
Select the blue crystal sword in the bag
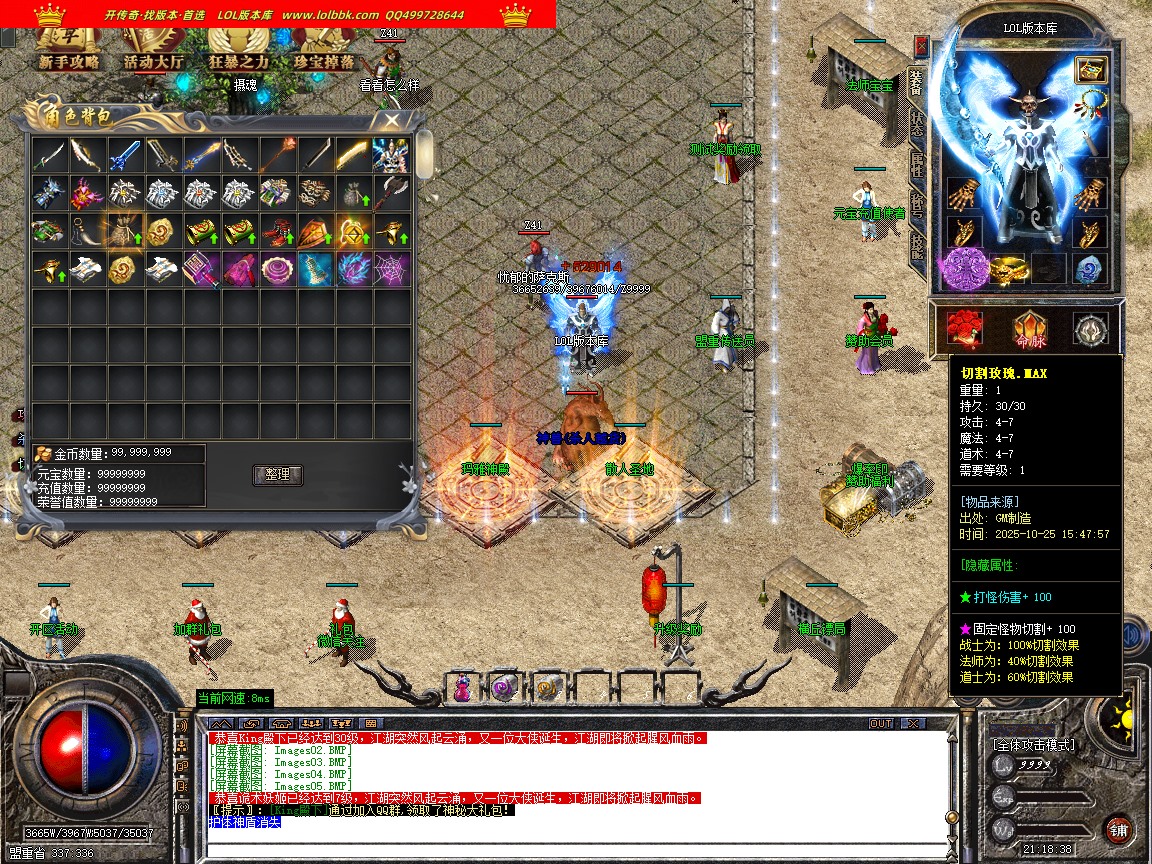point(125,155)
